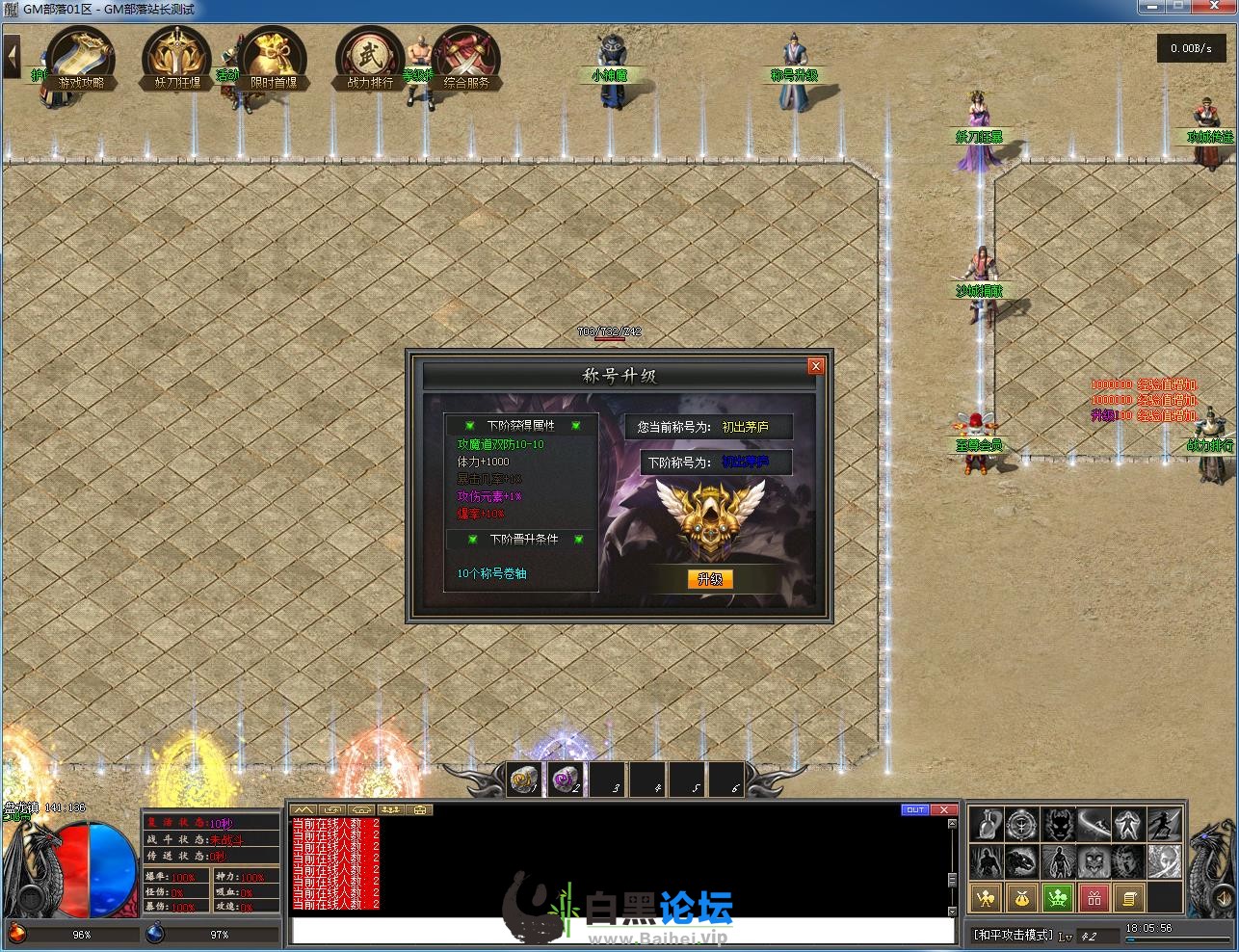Use the purple scroll in hotbar slot 2

(x=566, y=780)
